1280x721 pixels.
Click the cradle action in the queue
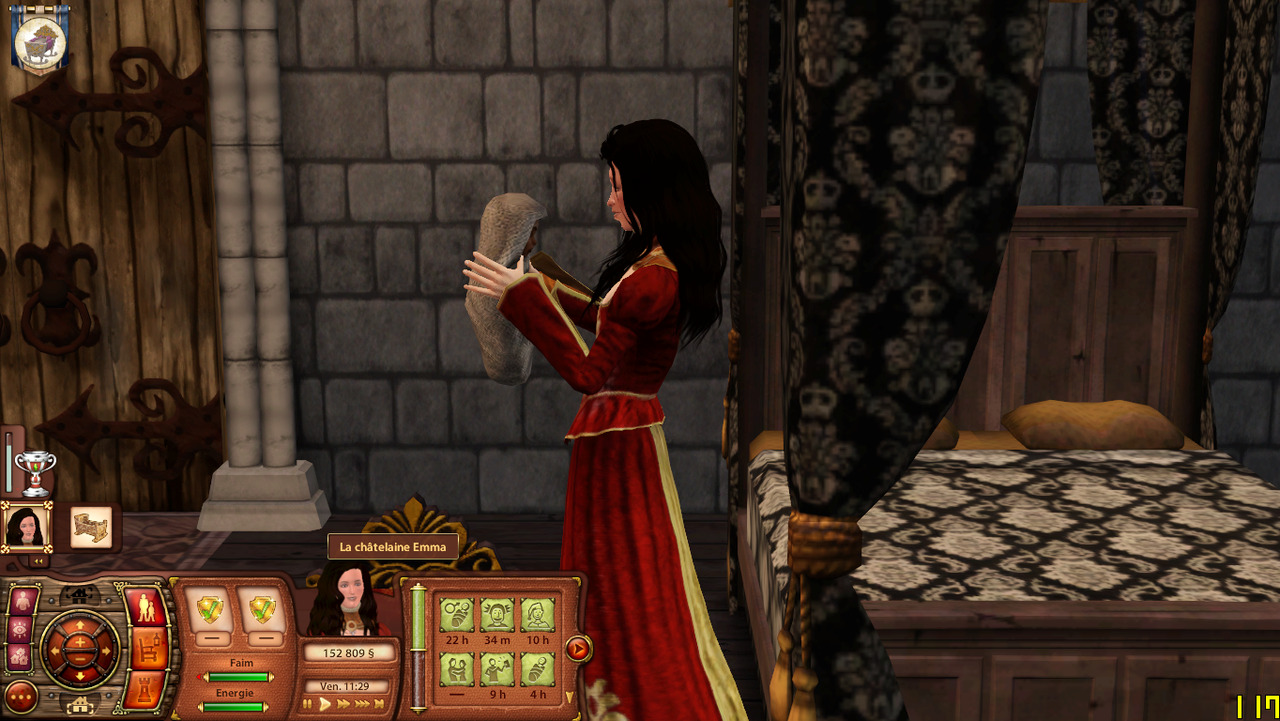point(91,526)
